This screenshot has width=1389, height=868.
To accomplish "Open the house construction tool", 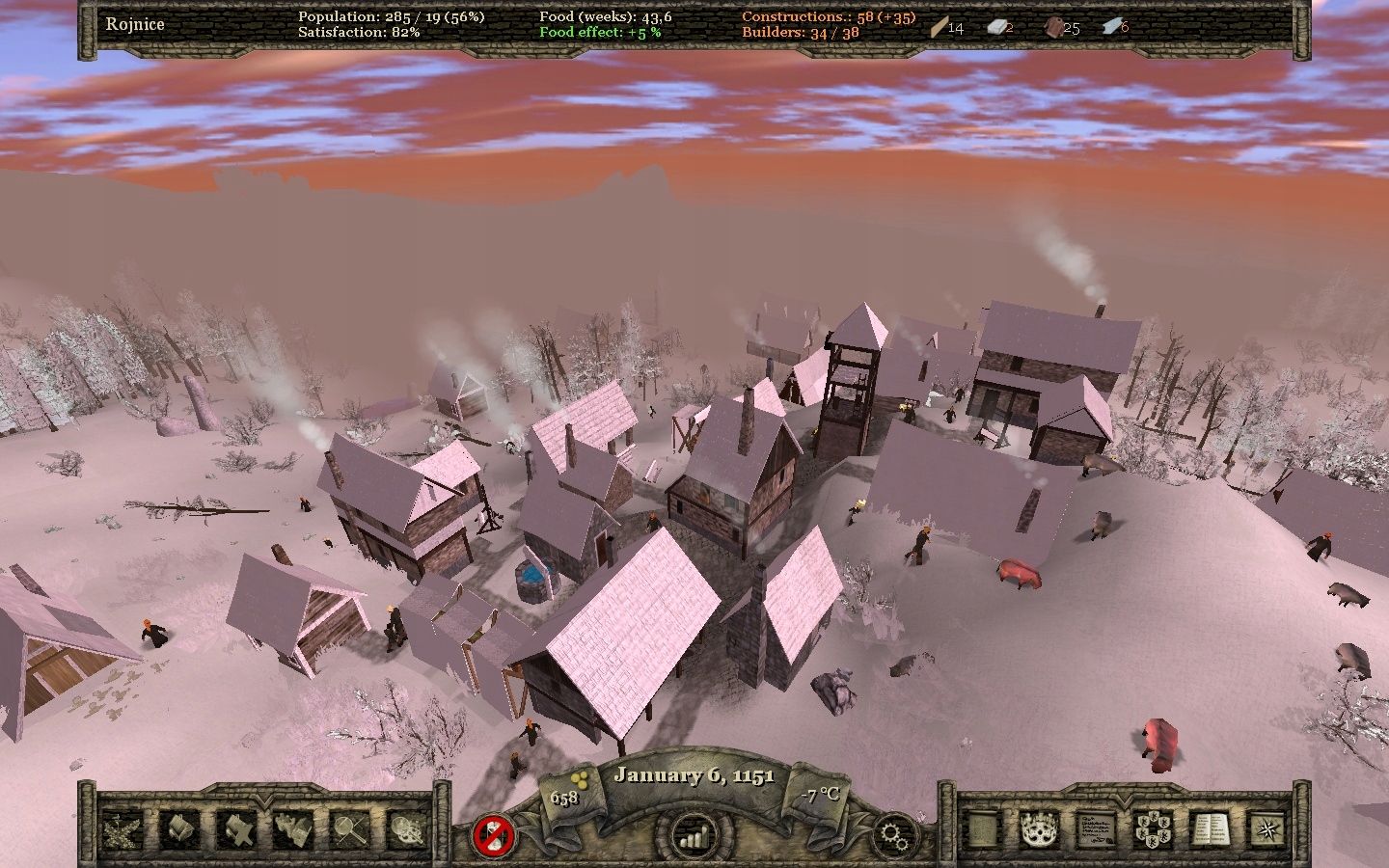I will [179, 830].
